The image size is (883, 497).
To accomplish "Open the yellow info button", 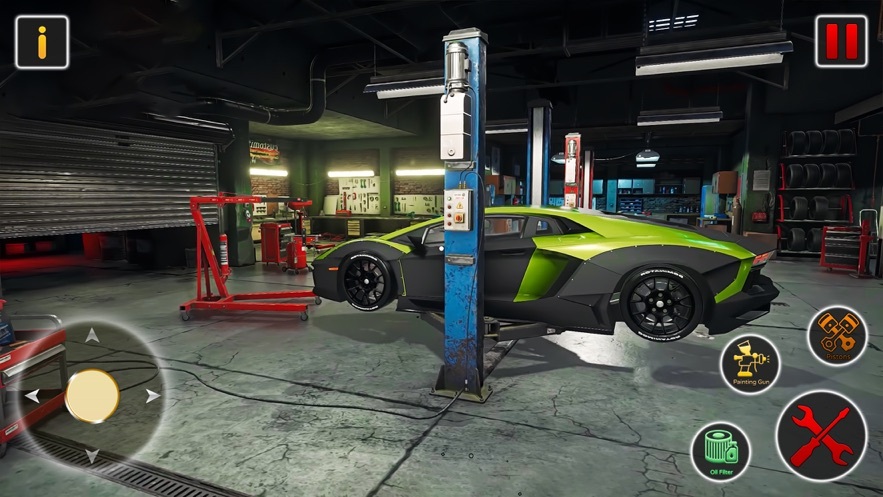I will pyautogui.click(x=42, y=42).
